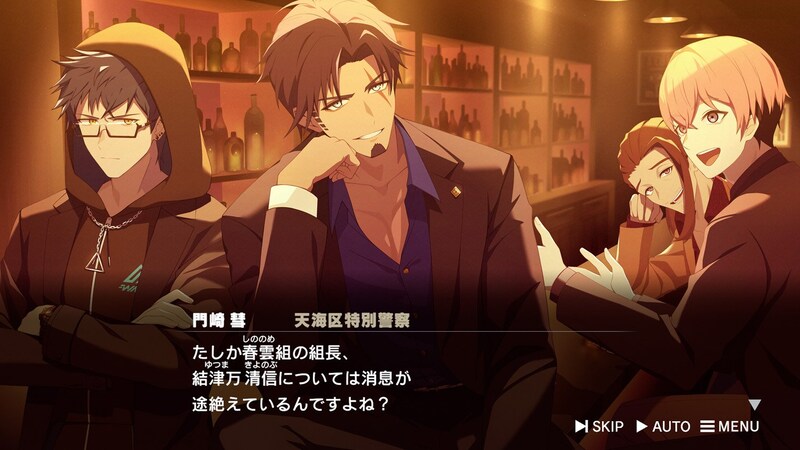Open the MENU

click(730, 427)
